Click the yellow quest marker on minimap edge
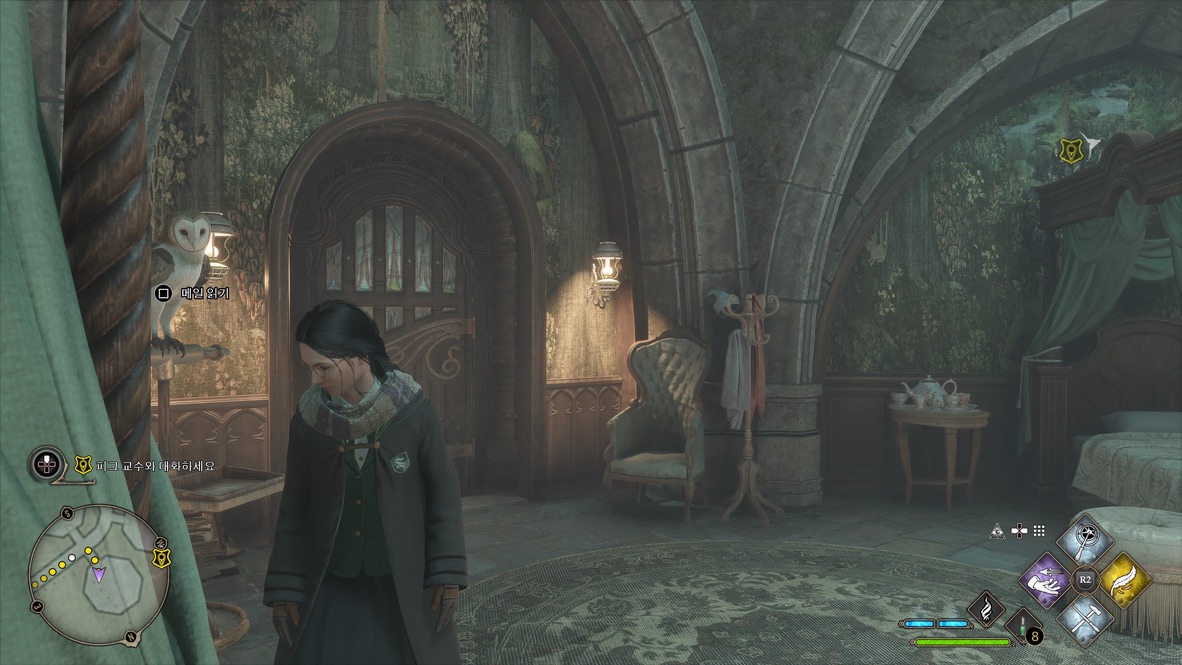Screen dimensions: 1182x665 click(160, 558)
